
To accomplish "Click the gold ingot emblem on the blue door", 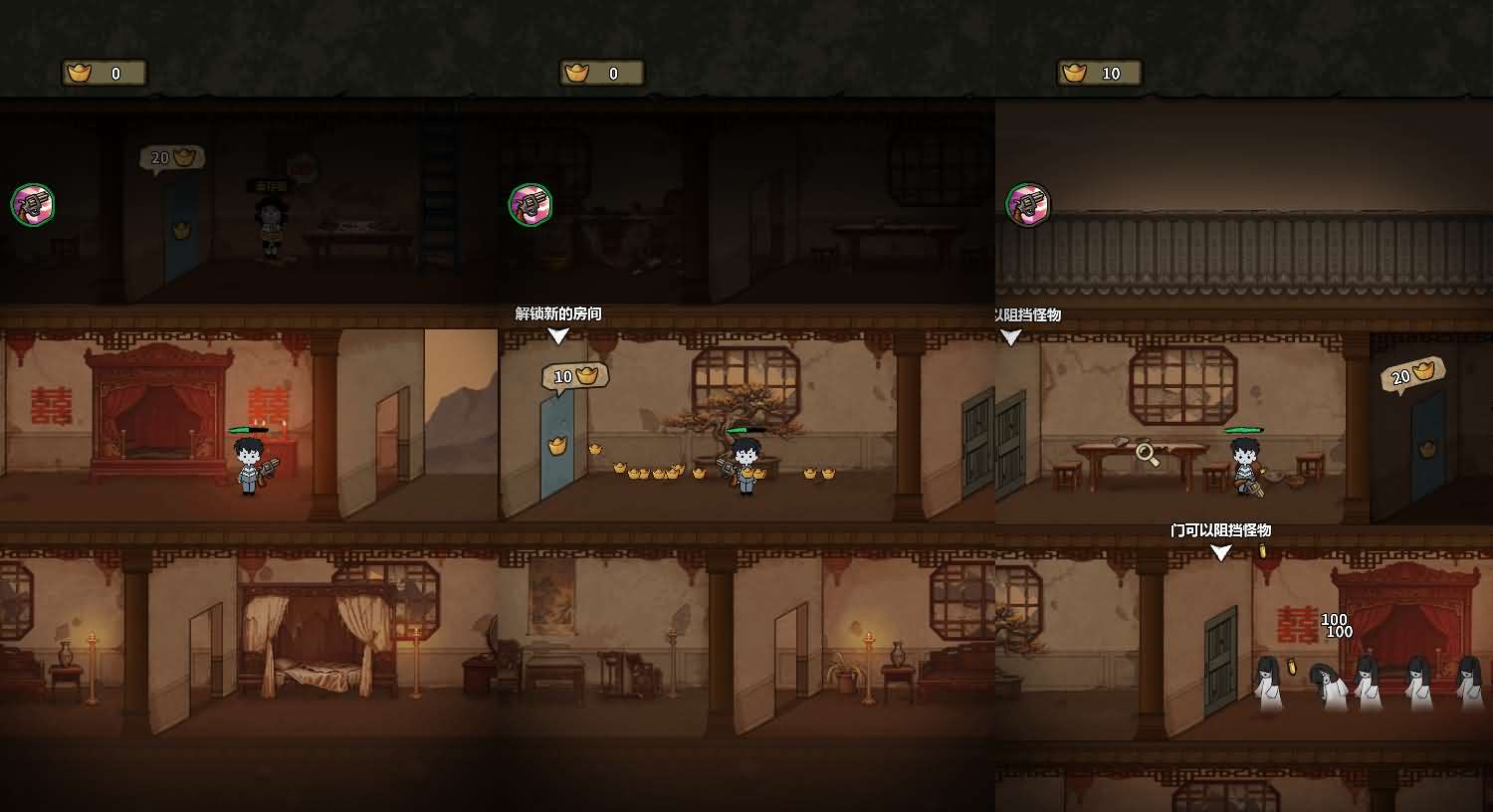I will (x=555, y=447).
